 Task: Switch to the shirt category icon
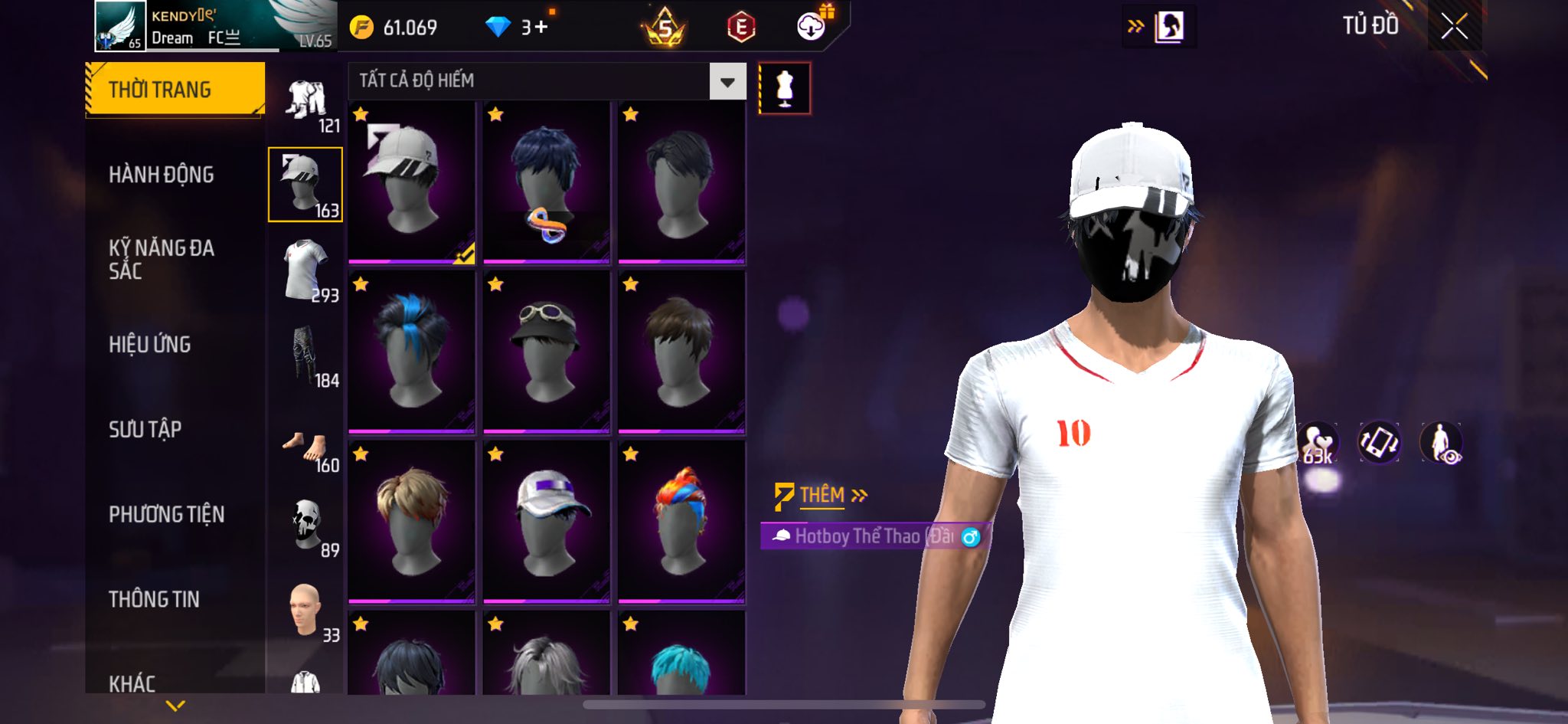point(305,270)
